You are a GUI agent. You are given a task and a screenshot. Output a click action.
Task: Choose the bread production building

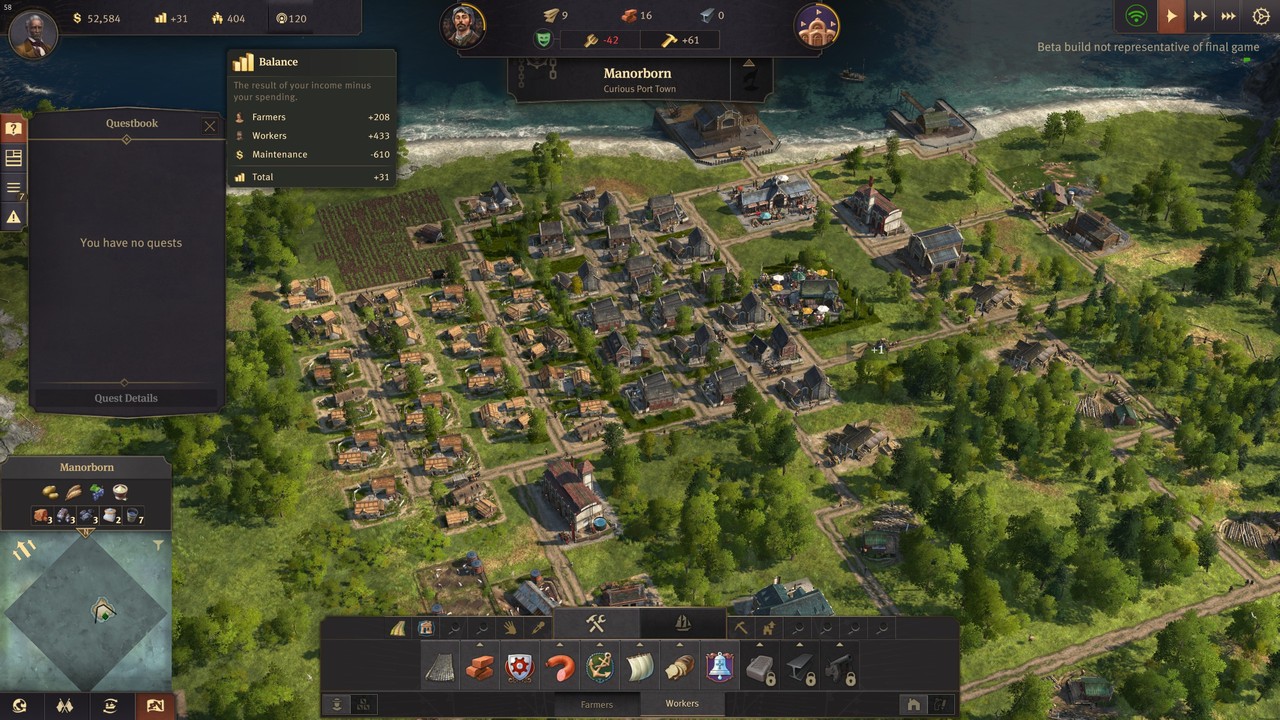[680, 668]
